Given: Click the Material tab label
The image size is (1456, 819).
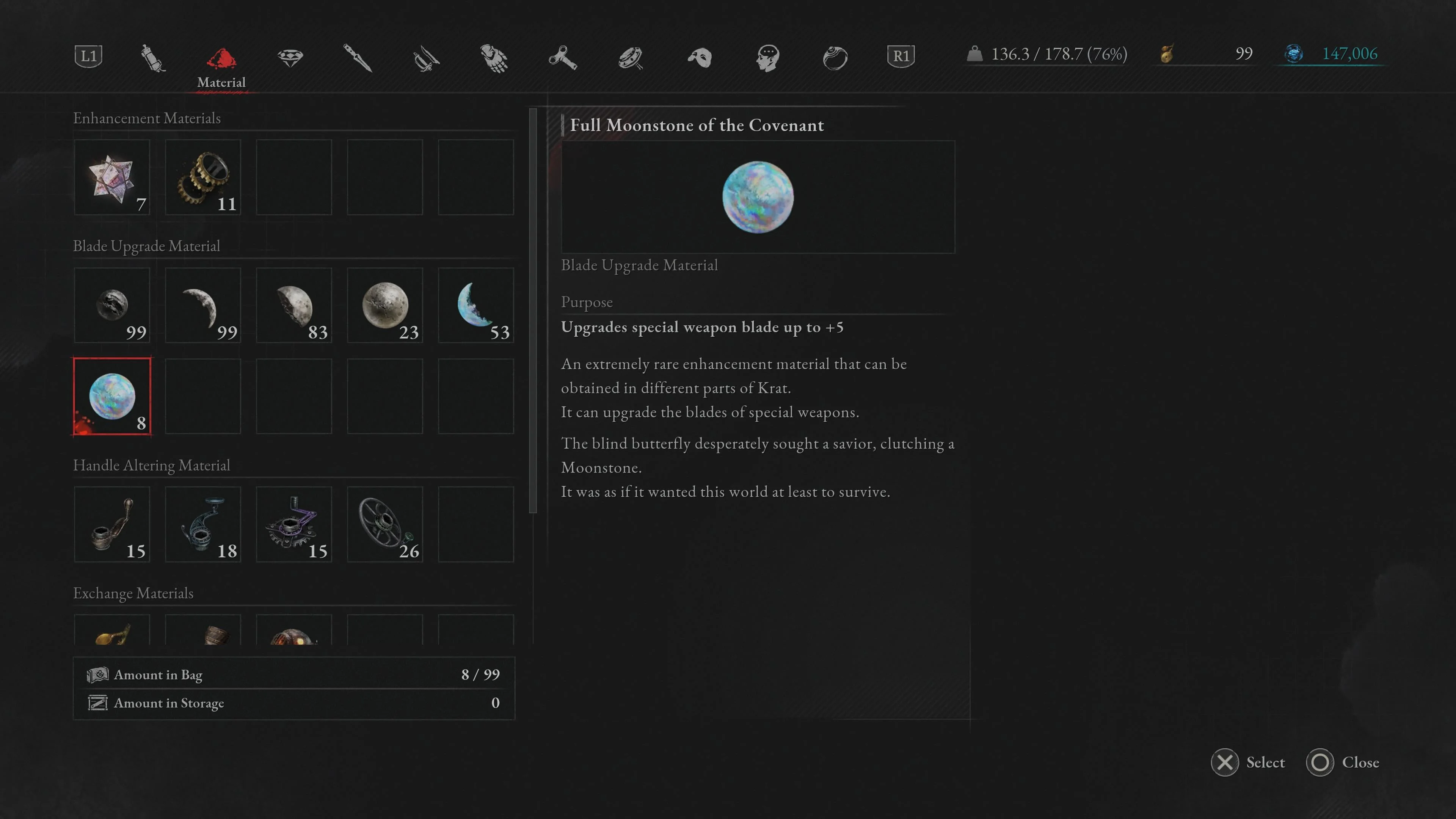Looking at the screenshot, I should point(221,83).
